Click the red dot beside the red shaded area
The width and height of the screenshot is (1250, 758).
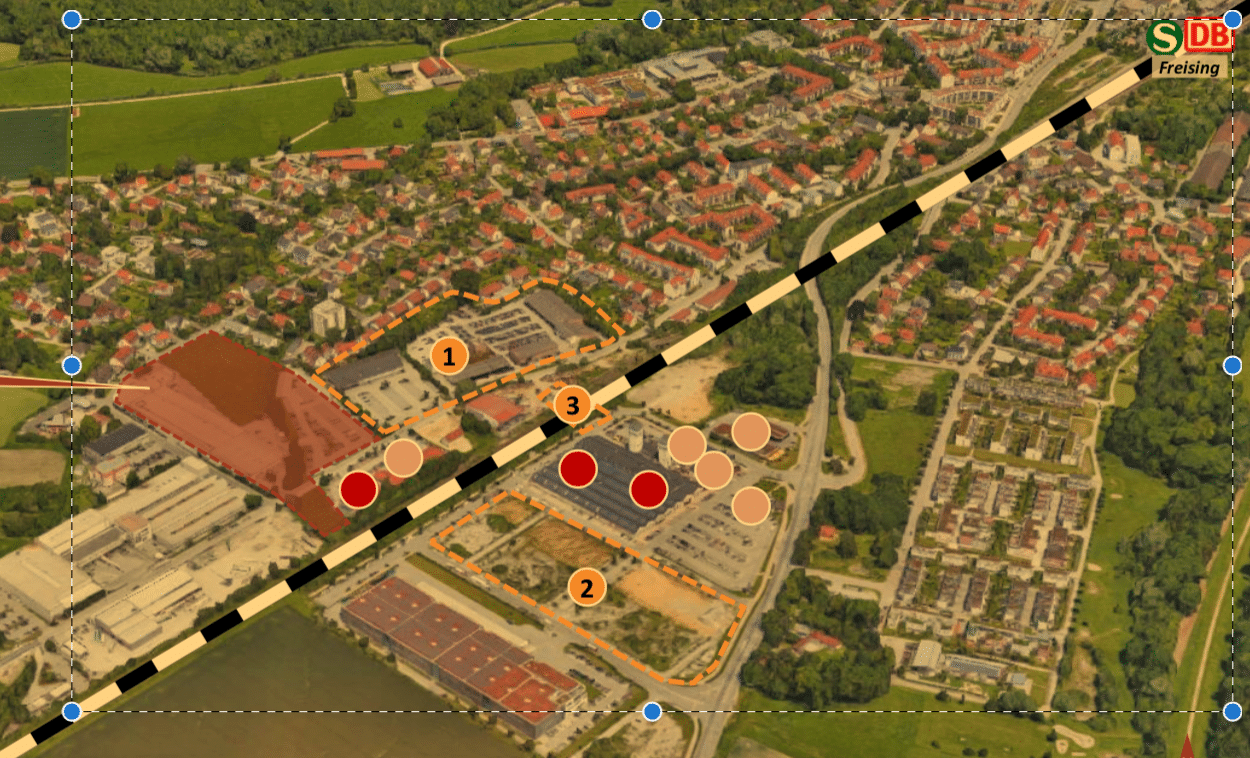click(x=358, y=489)
